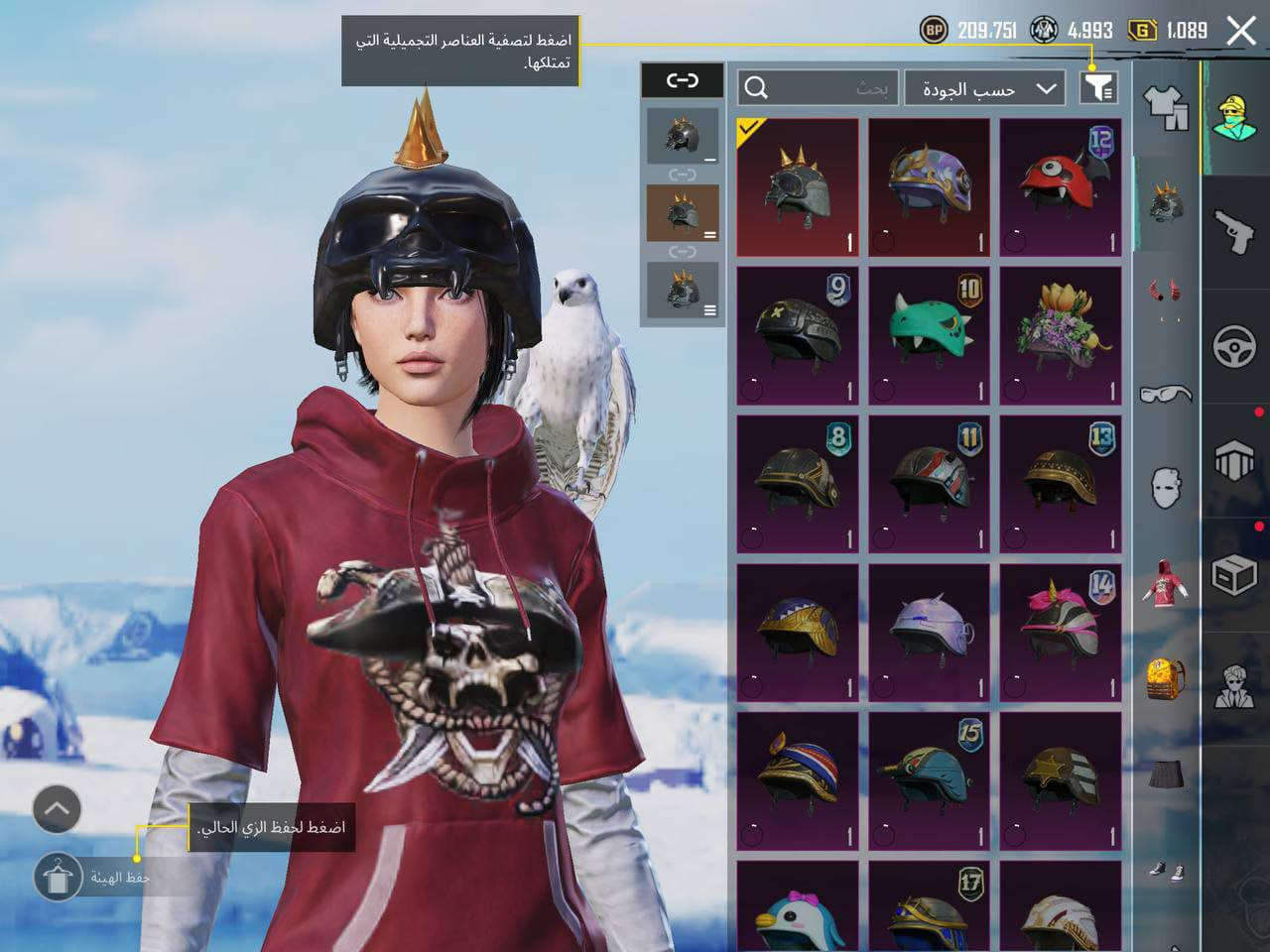The image size is (1270, 952).
Task: Unequip the checked spiked helmet
Action: tap(798, 186)
